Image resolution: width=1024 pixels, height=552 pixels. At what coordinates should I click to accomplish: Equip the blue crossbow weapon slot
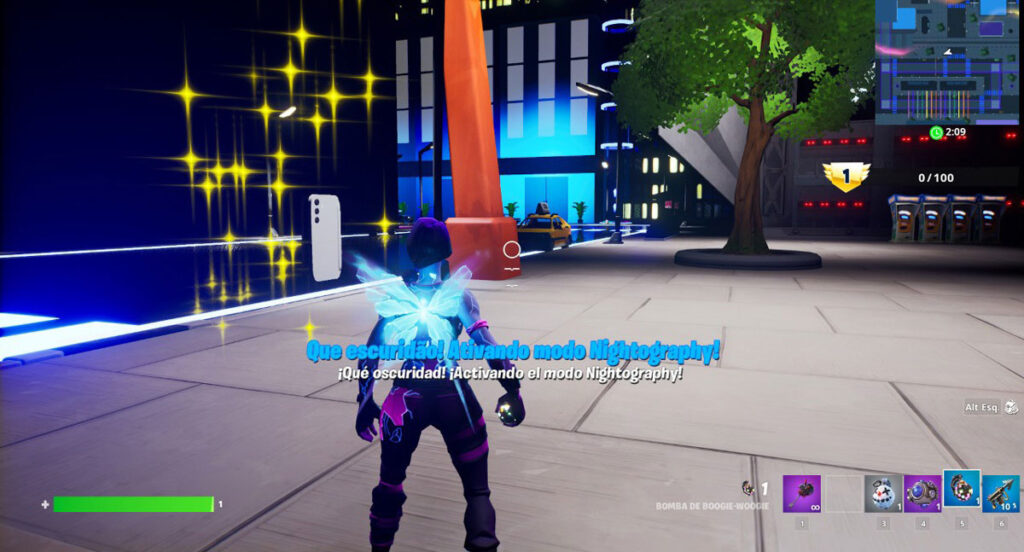click(x=1001, y=493)
